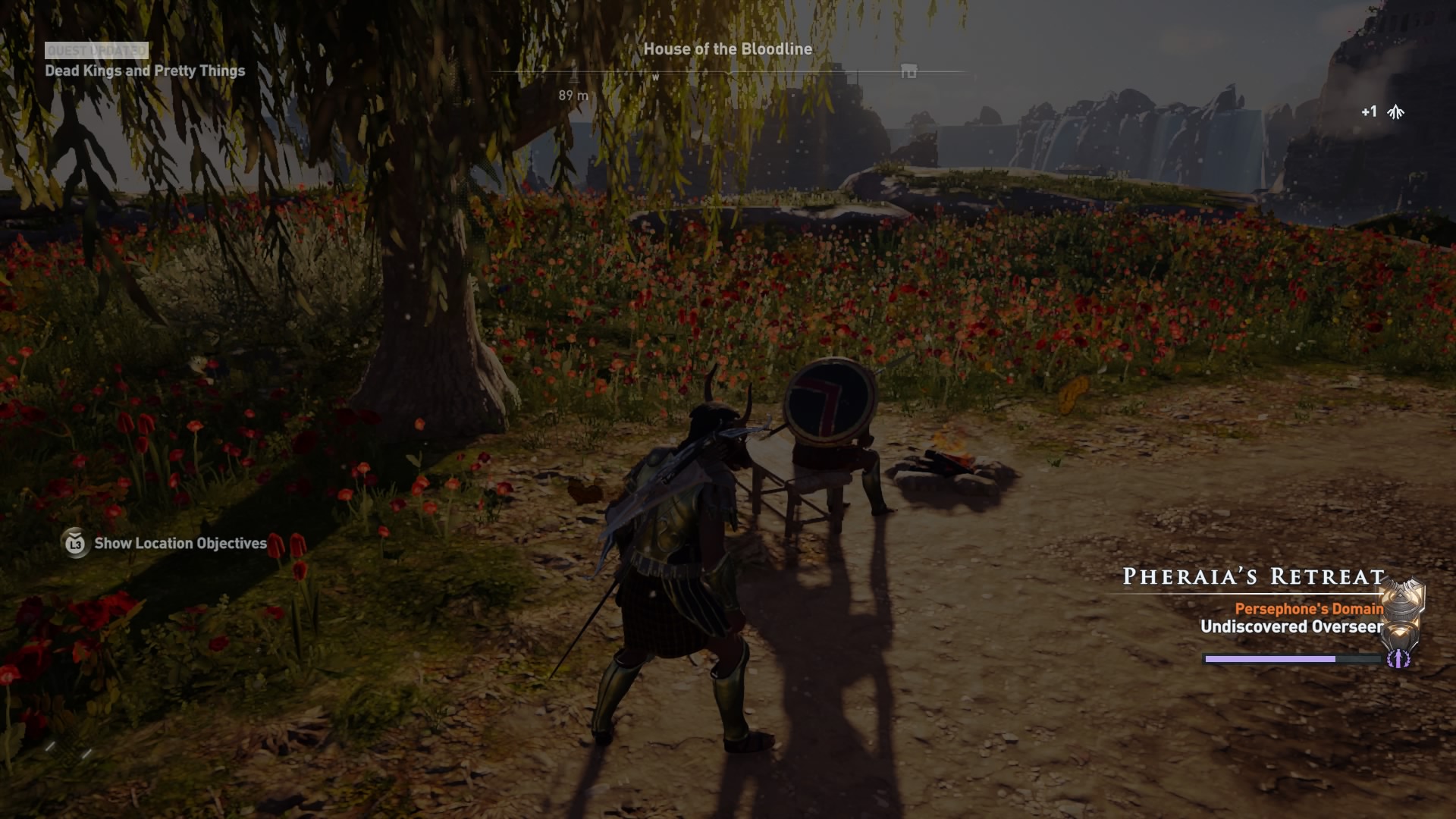
Task: Click the Undiscovered Overseer text
Action: [x=1292, y=627]
